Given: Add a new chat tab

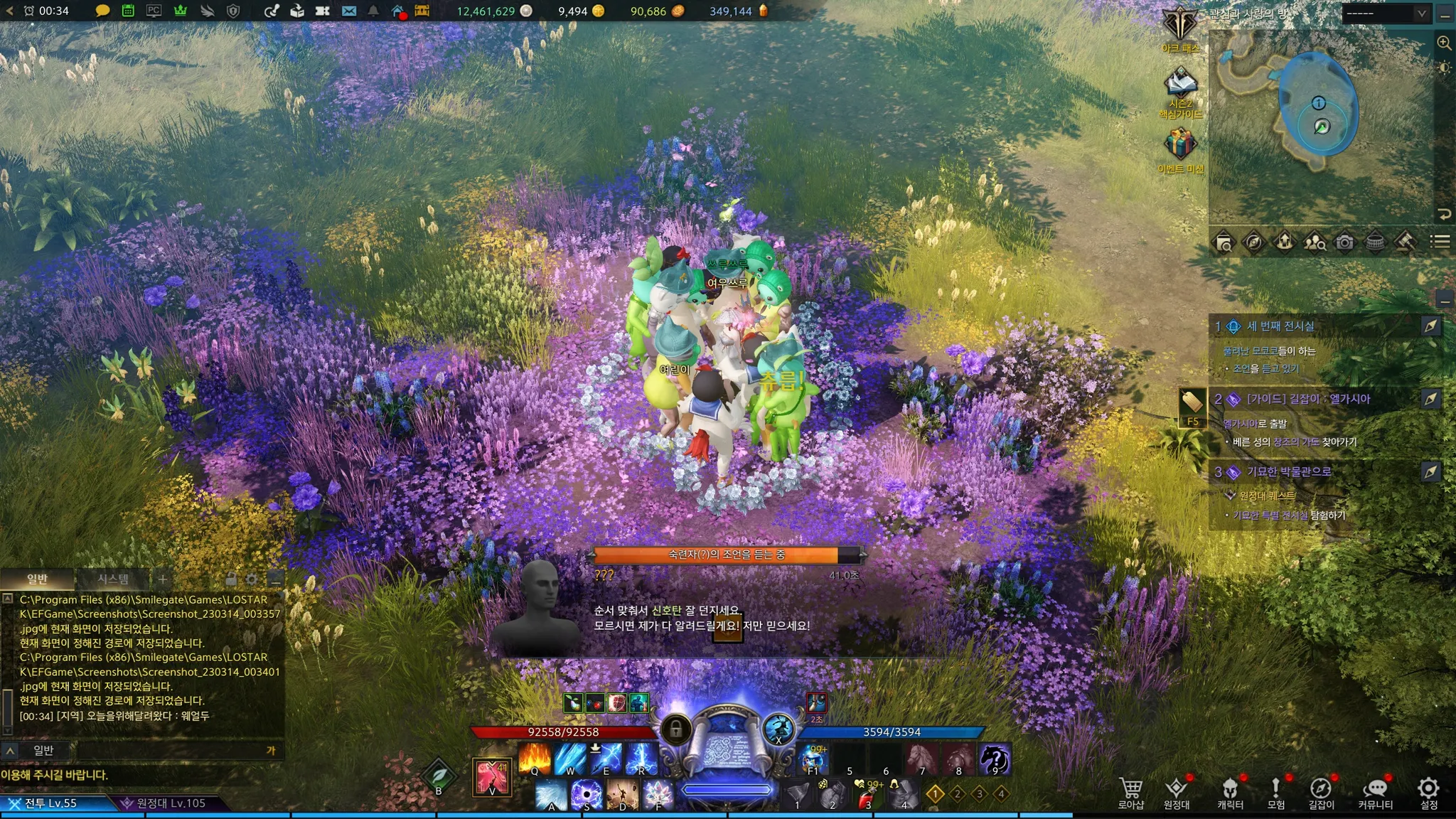Looking at the screenshot, I should click(x=163, y=579).
